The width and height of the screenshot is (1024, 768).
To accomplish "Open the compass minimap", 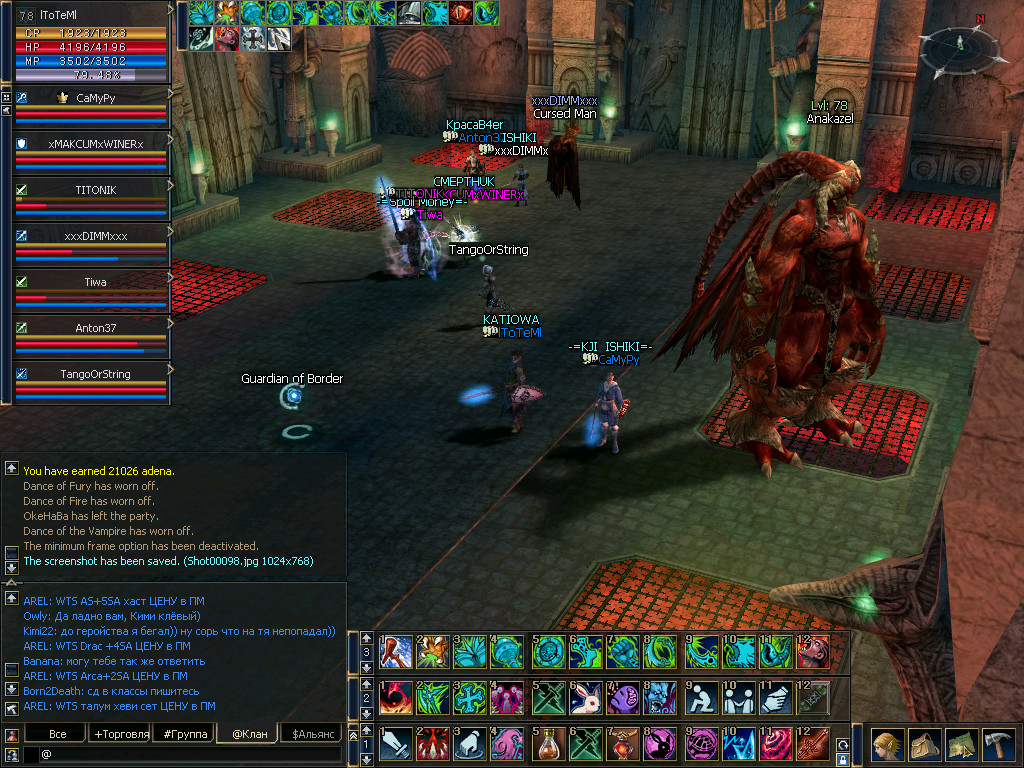I will point(960,51).
